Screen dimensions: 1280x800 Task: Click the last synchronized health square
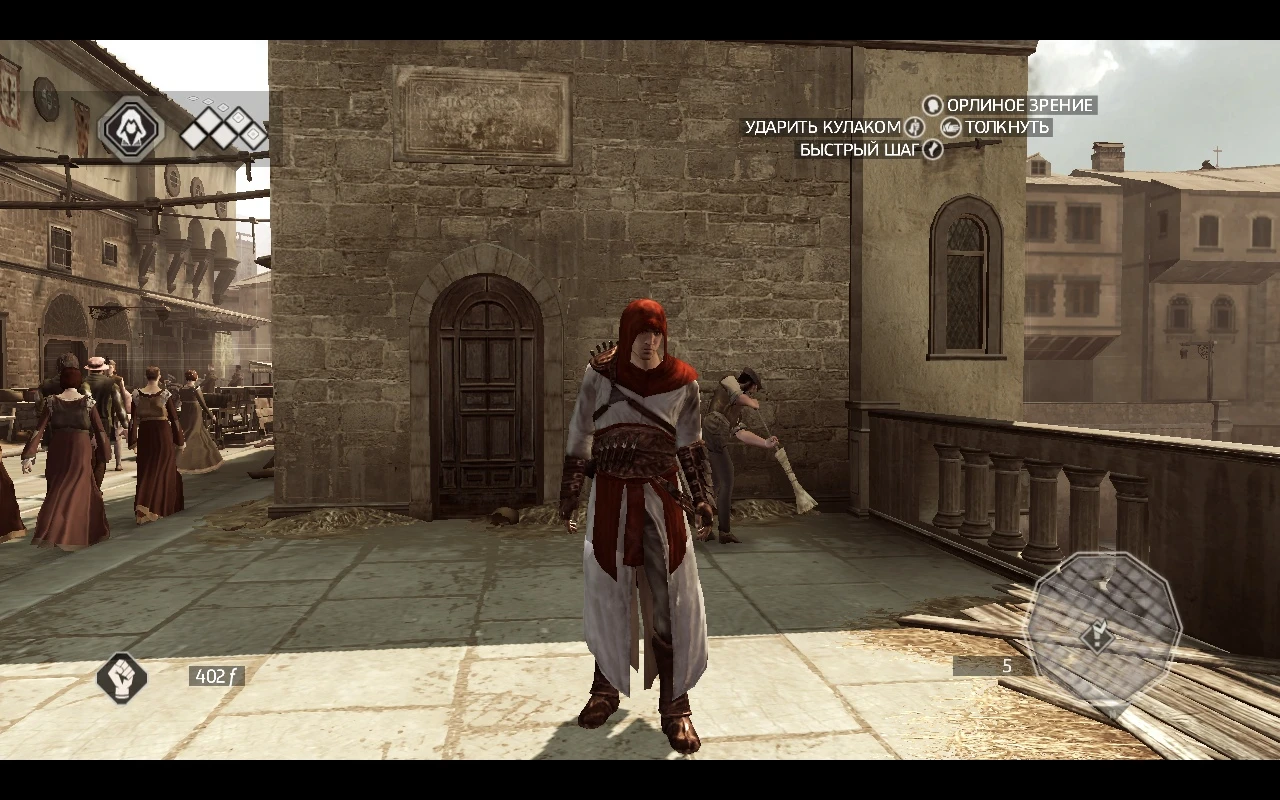253,134
